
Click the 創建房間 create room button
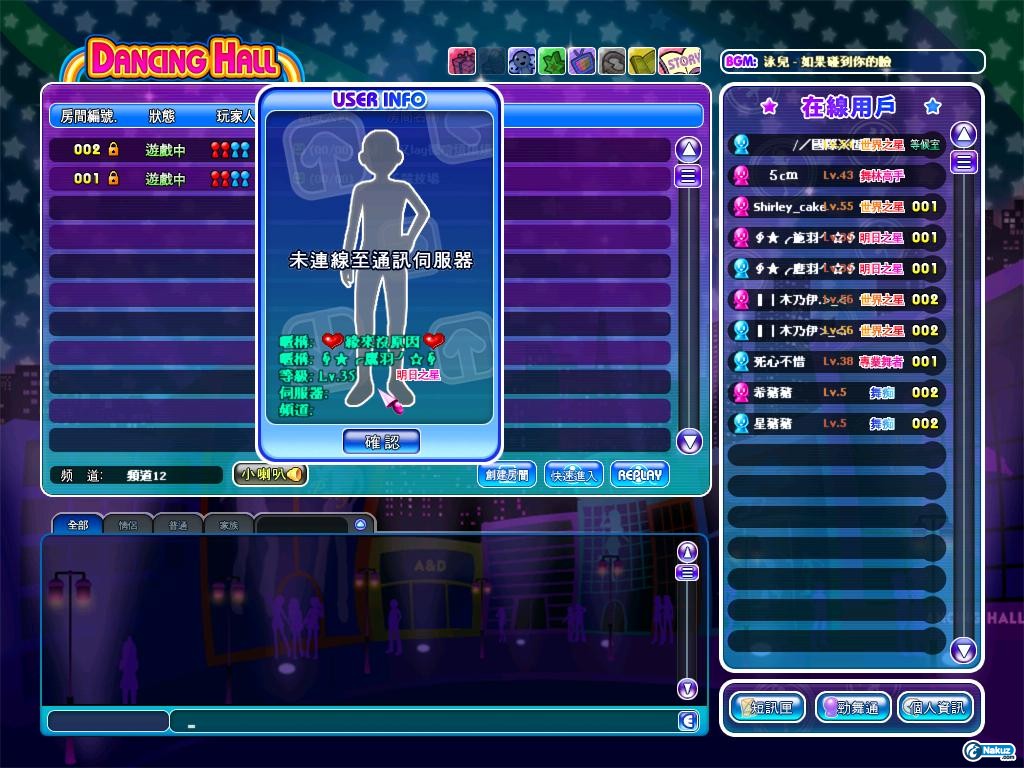[508, 475]
